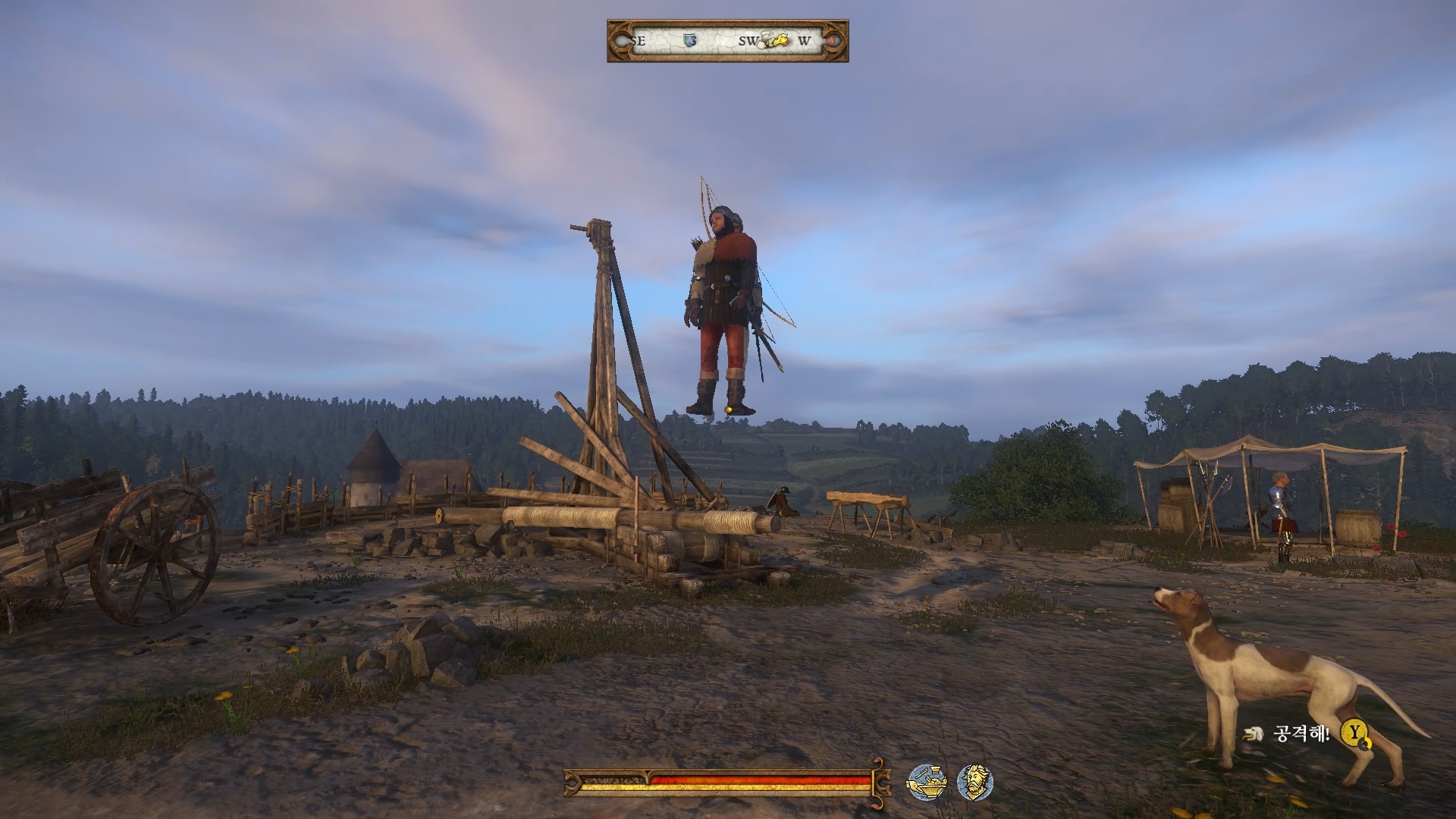The height and width of the screenshot is (819, 1456).
Task: Click the red shield marker at compass edge
Action: 832,40
